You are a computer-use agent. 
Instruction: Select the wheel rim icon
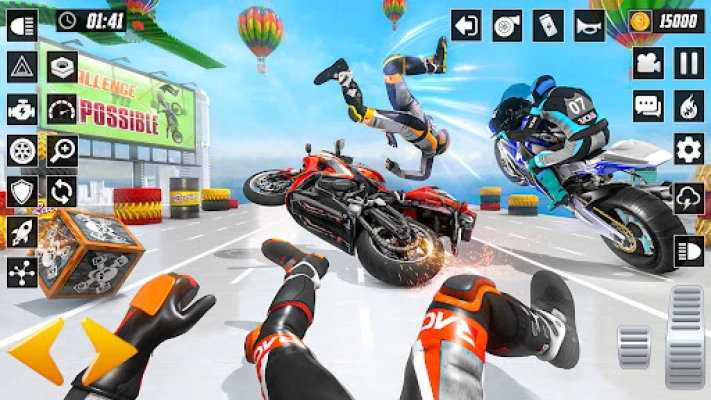pos(21,150)
